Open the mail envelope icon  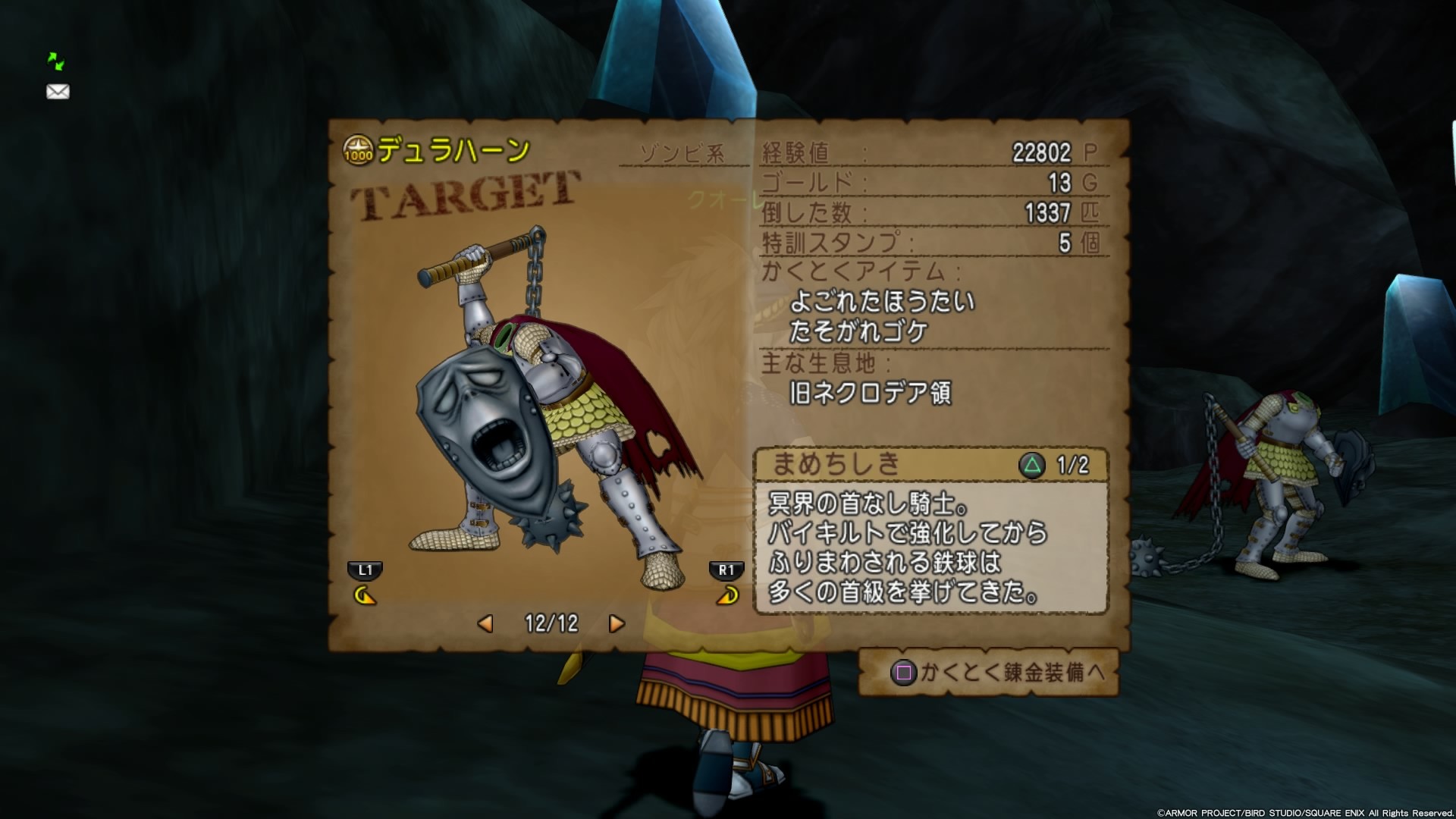(x=56, y=92)
